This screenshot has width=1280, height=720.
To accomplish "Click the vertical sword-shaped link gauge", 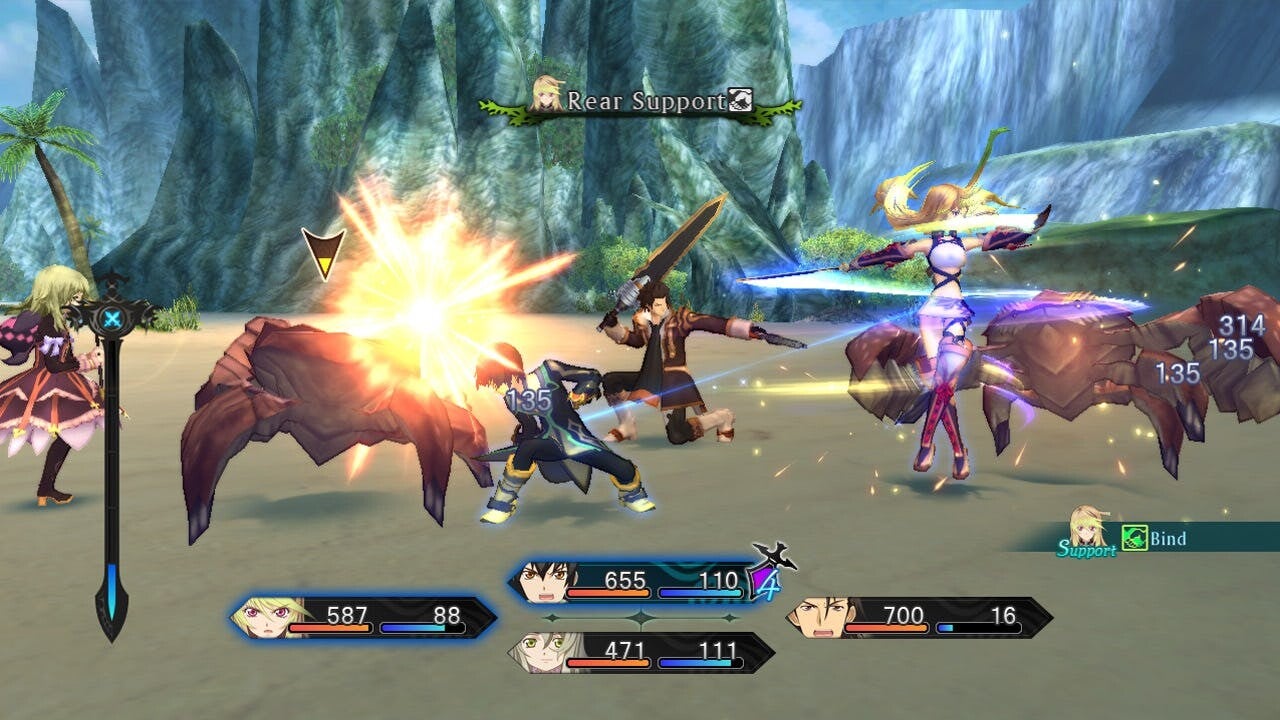I will tap(111, 460).
